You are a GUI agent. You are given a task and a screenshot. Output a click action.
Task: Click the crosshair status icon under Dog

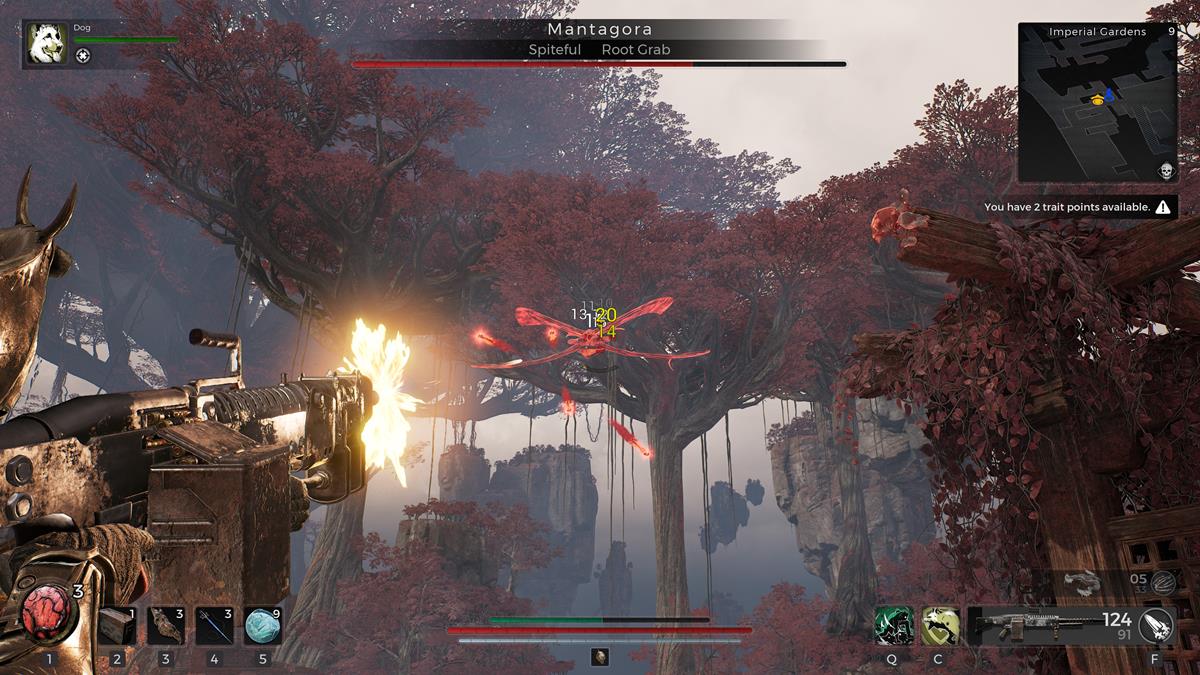(83, 56)
